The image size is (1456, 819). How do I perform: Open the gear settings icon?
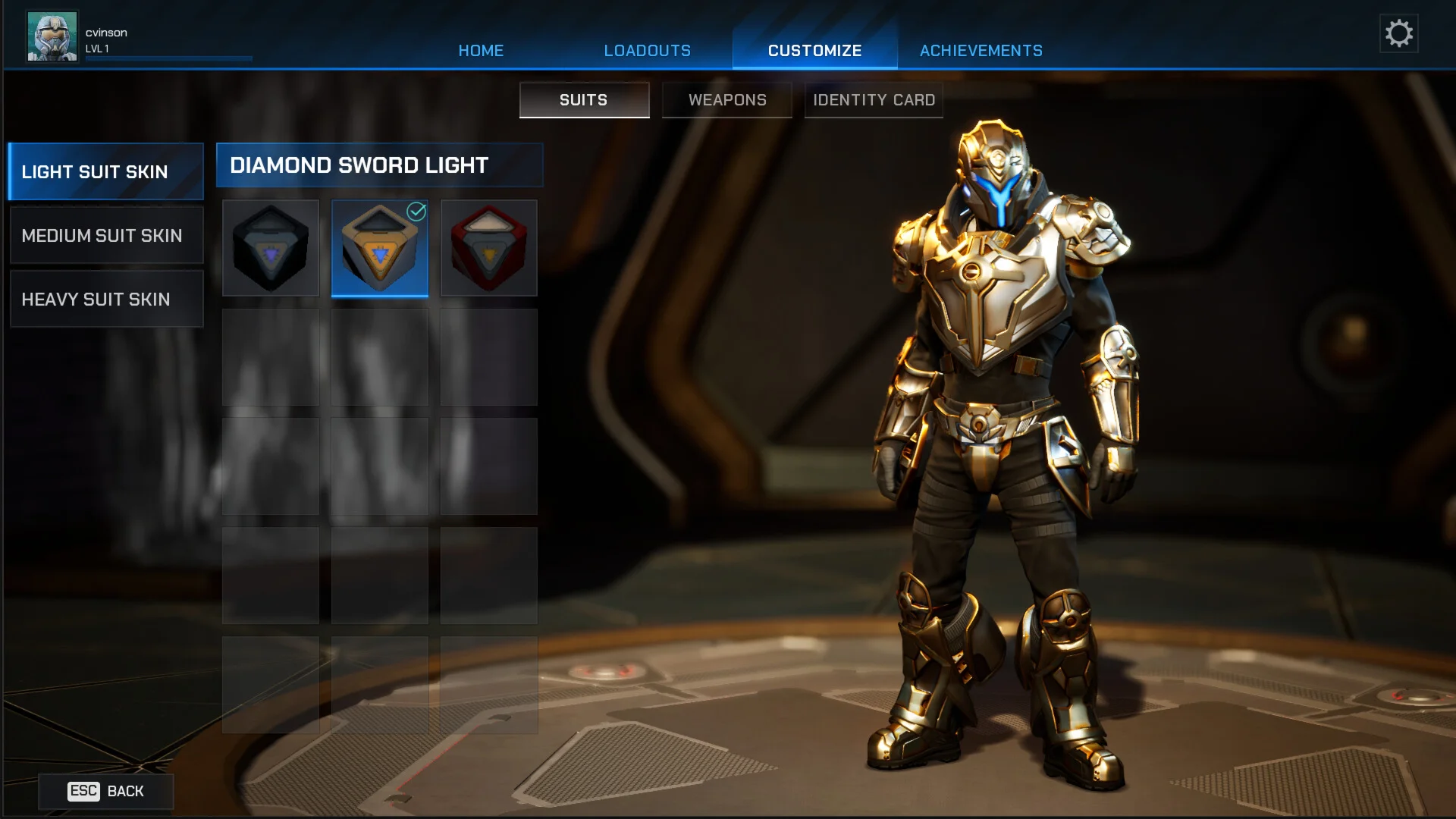click(1398, 33)
